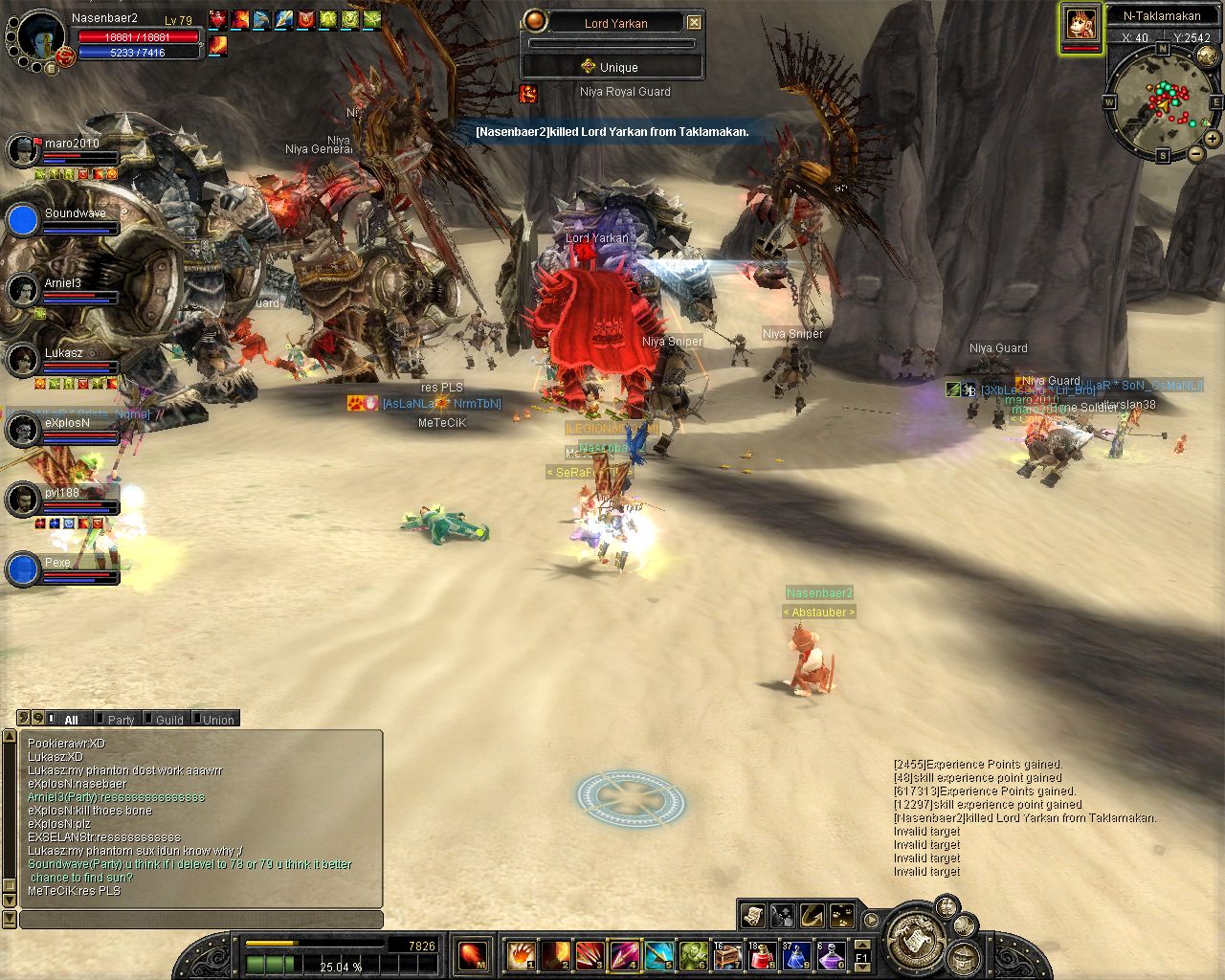Viewport: 1225px width, 980px height.
Task: Close the Lord Yarkan target window
Action: tap(695, 22)
